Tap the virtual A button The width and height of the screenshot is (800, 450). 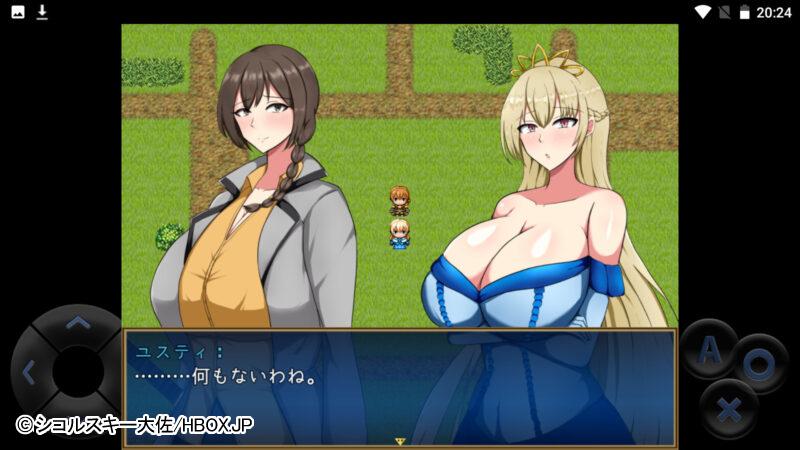point(708,350)
